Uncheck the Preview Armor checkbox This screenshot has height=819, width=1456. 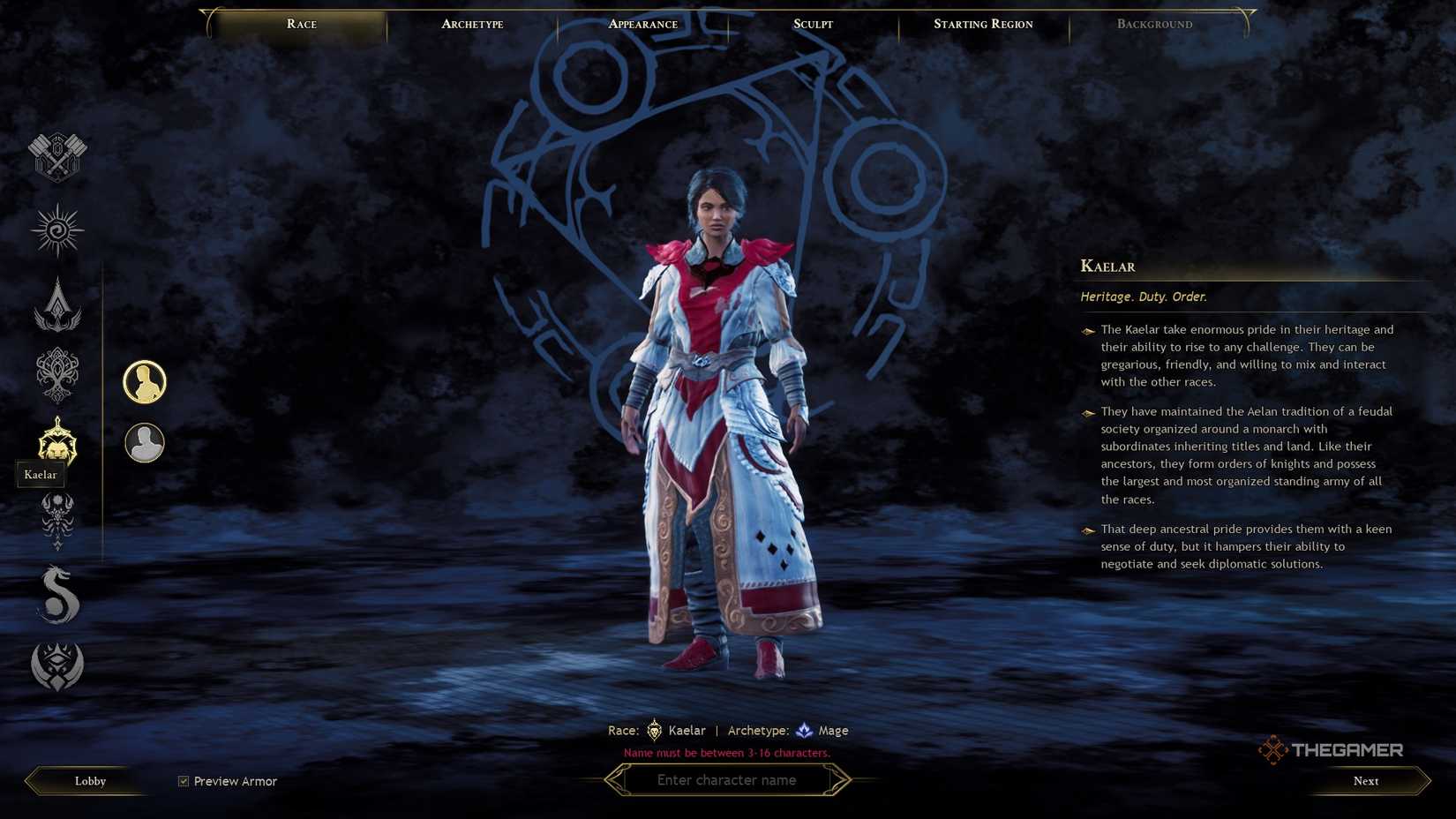pos(183,780)
